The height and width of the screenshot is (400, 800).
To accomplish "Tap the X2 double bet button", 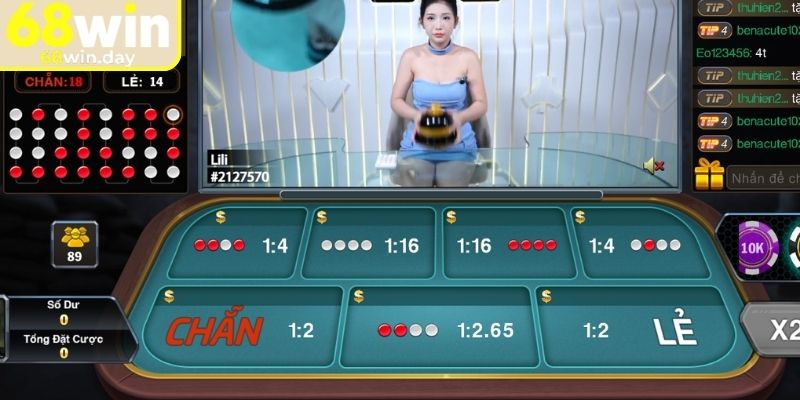I will coord(778,330).
